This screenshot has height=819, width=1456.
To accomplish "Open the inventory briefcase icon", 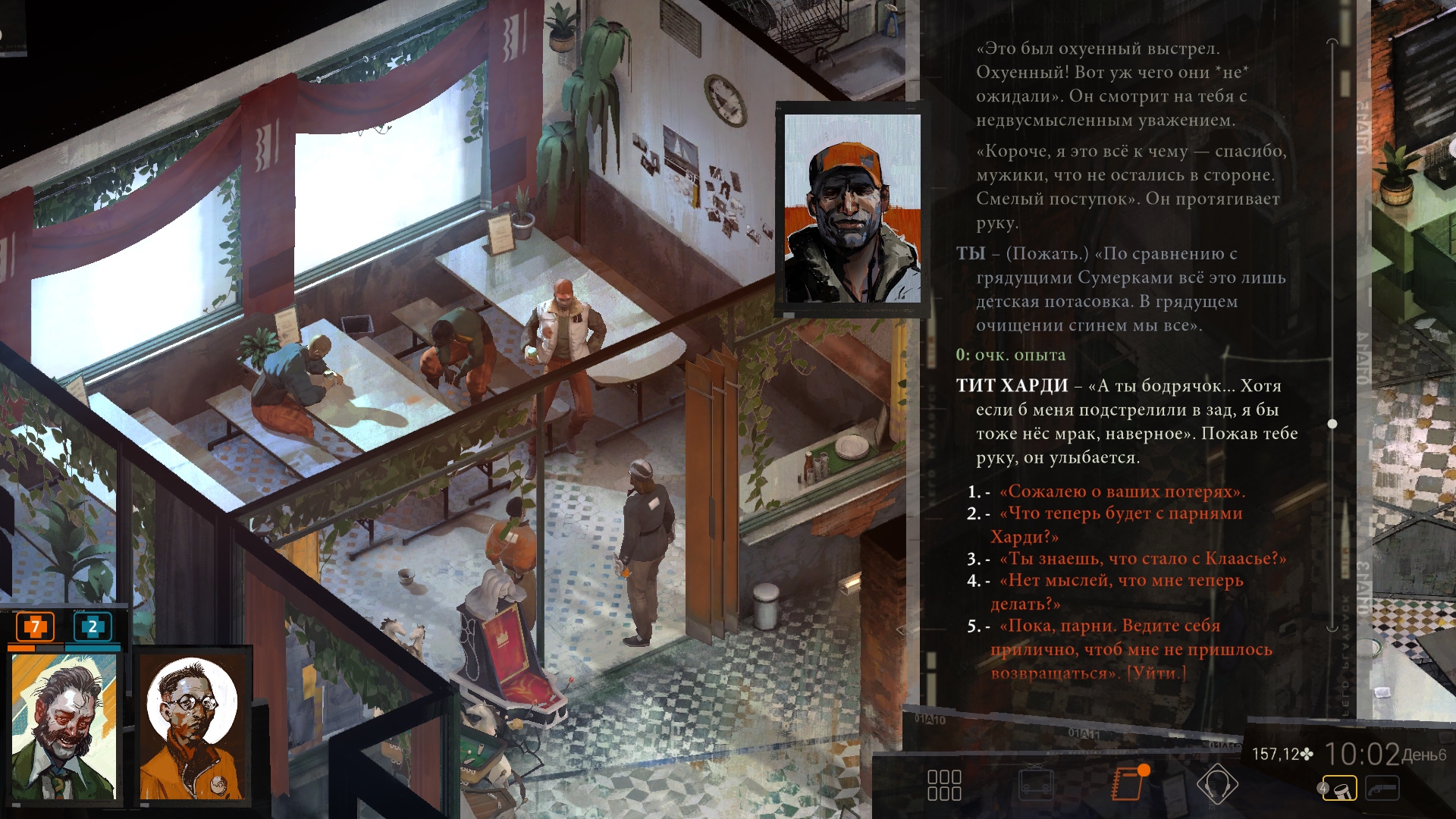I will (x=1035, y=785).
